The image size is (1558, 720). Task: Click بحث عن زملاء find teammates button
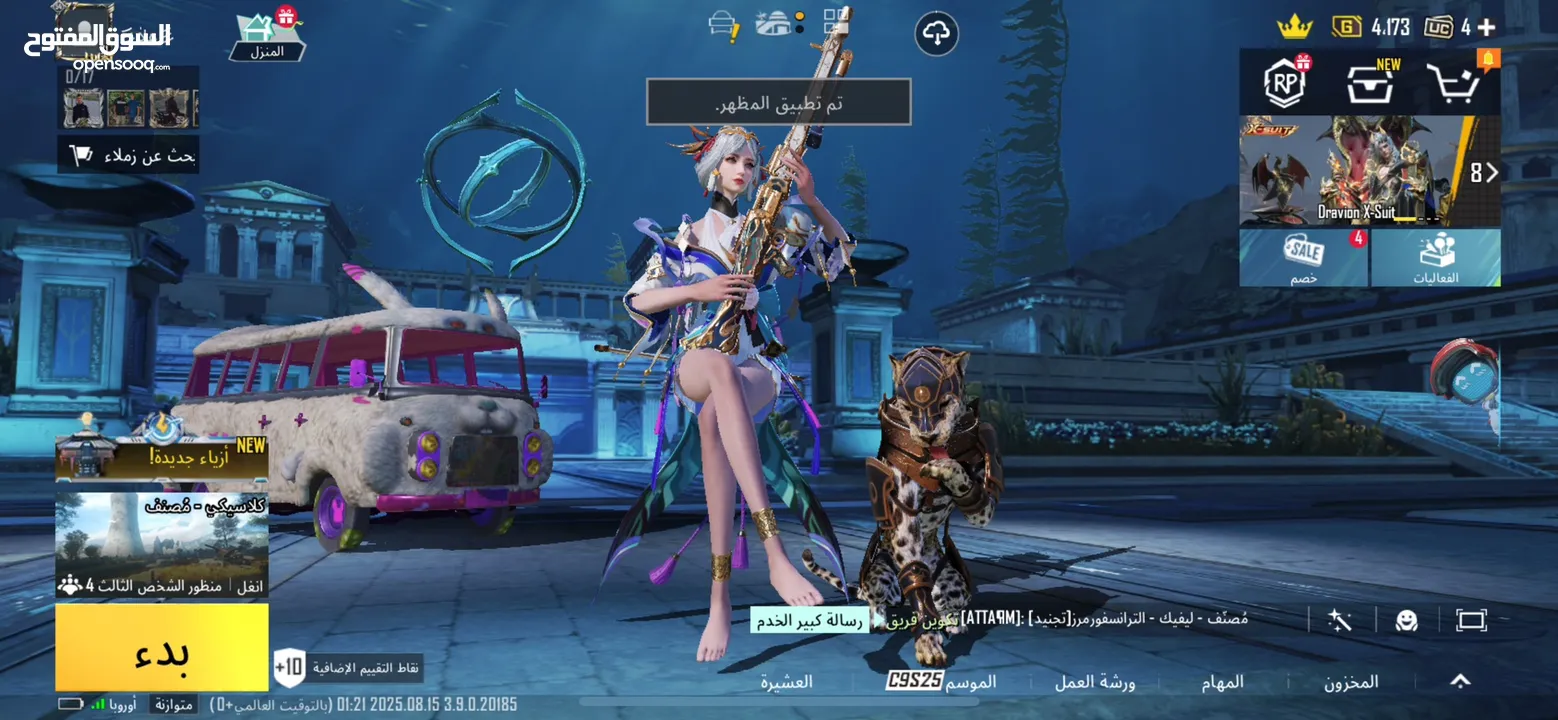pyautogui.click(x=128, y=155)
